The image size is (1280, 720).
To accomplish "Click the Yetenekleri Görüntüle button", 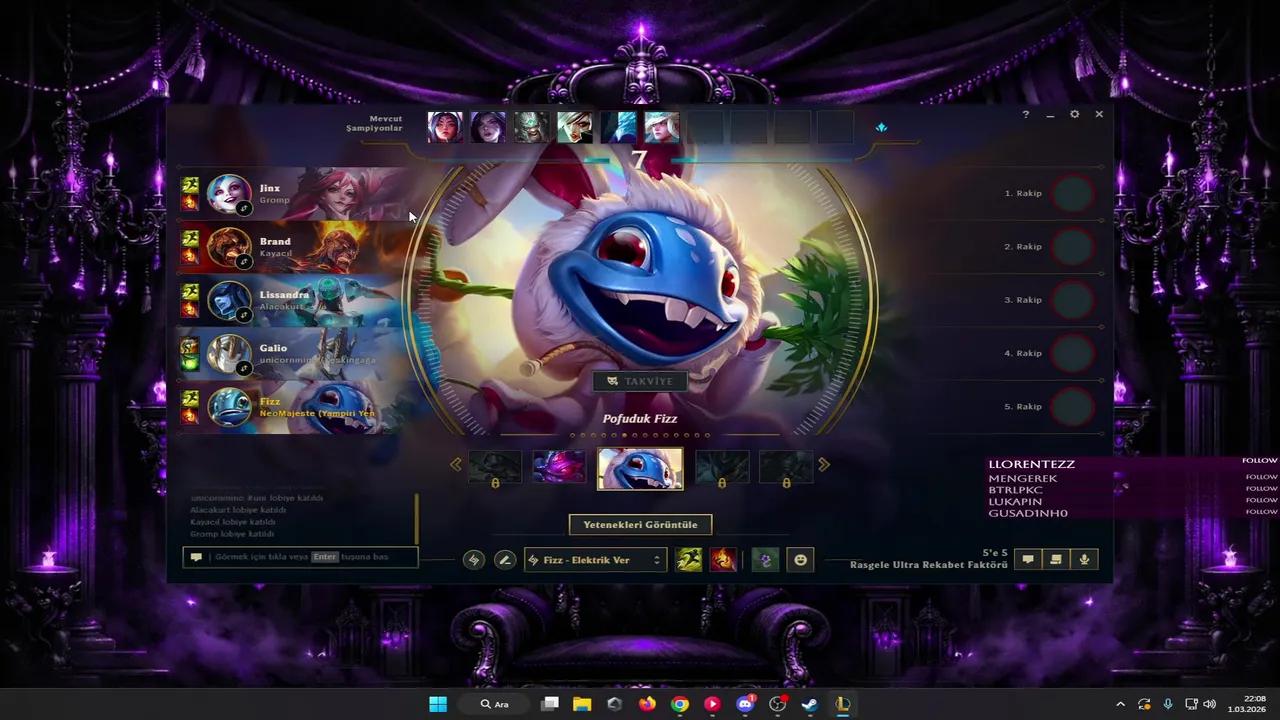I will (x=640, y=524).
